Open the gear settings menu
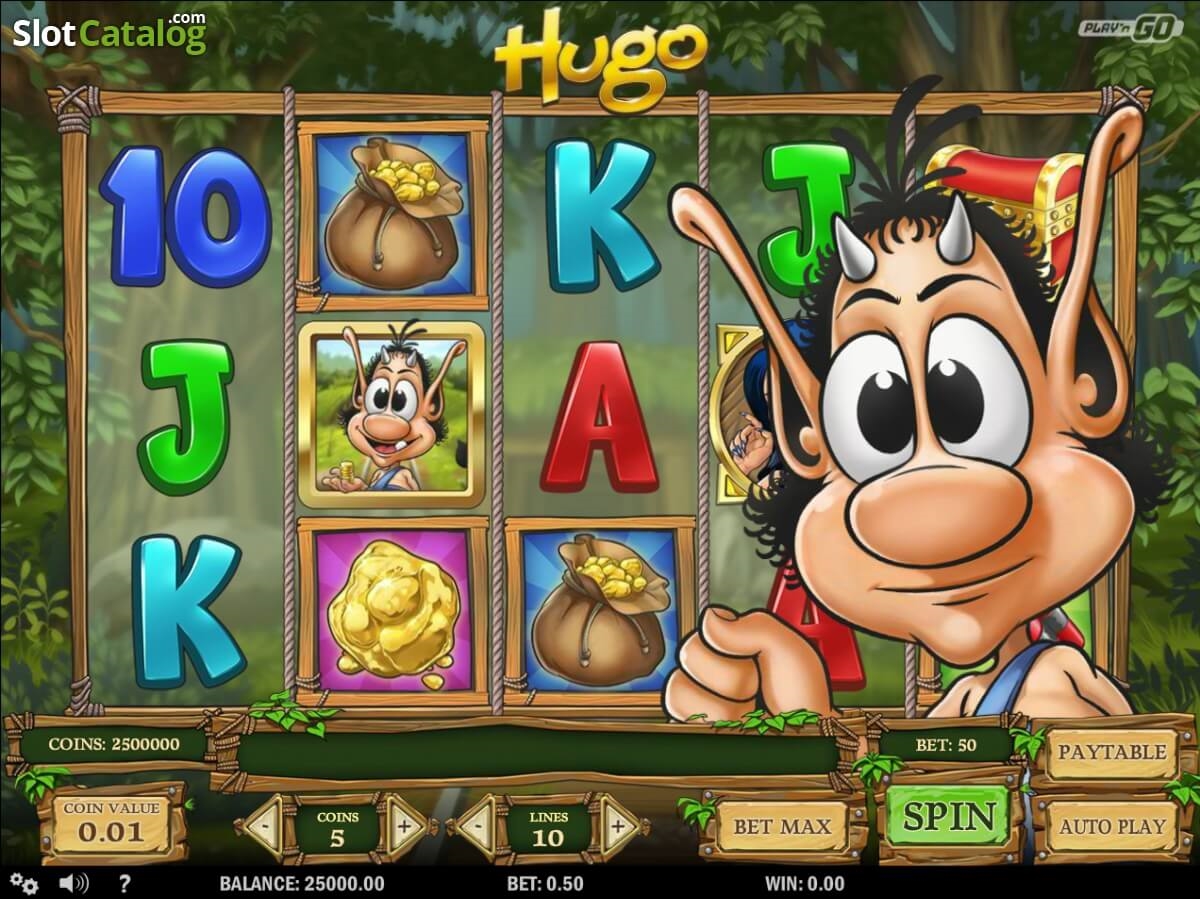The width and height of the screenshot is (1200, 899). coord(24,884)
